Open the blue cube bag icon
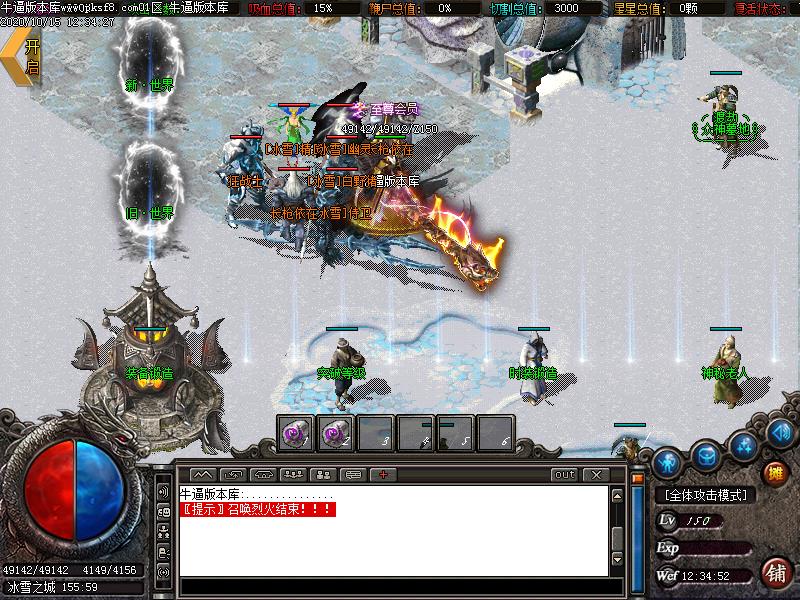Viewport: 800px width, 600px height. point(706,453)
